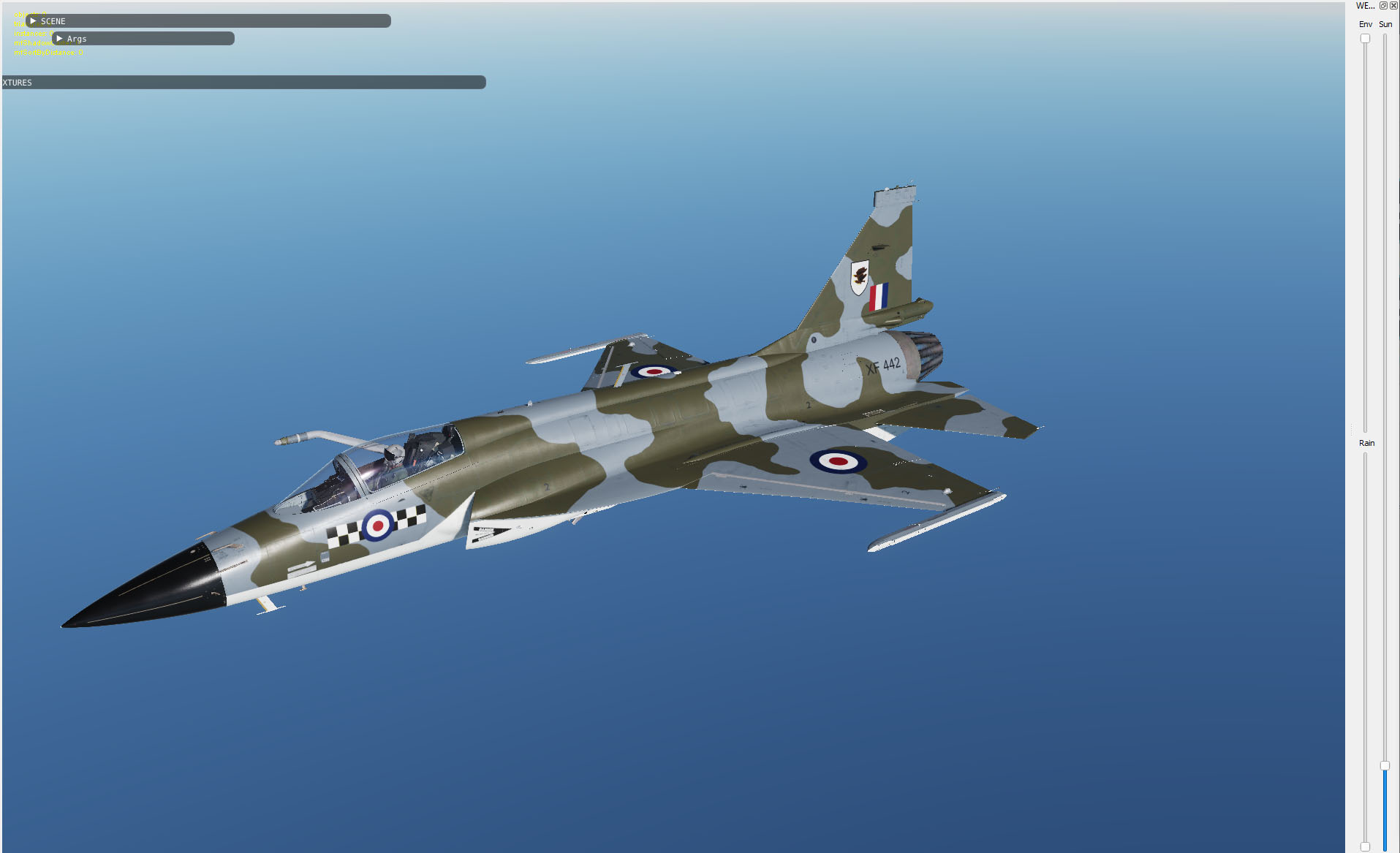The width and height of the screenshot is (1400, 853).
Task: Click the Sun slider track
Action: click(1385, 219)
